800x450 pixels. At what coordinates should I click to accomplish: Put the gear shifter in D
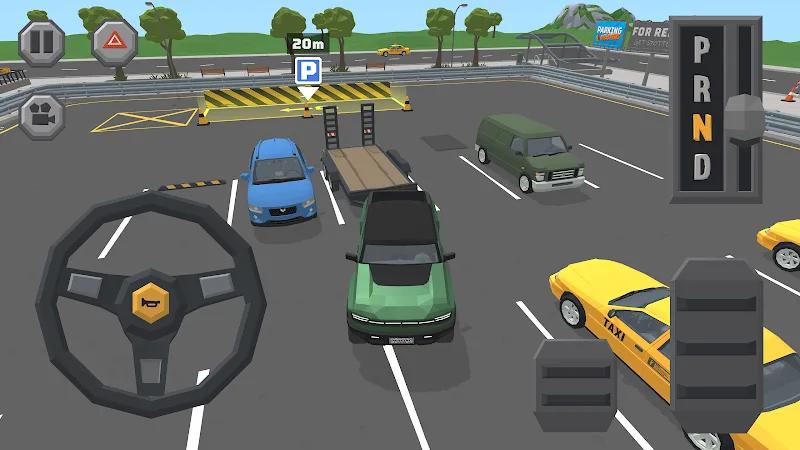[x=703, y=166]
